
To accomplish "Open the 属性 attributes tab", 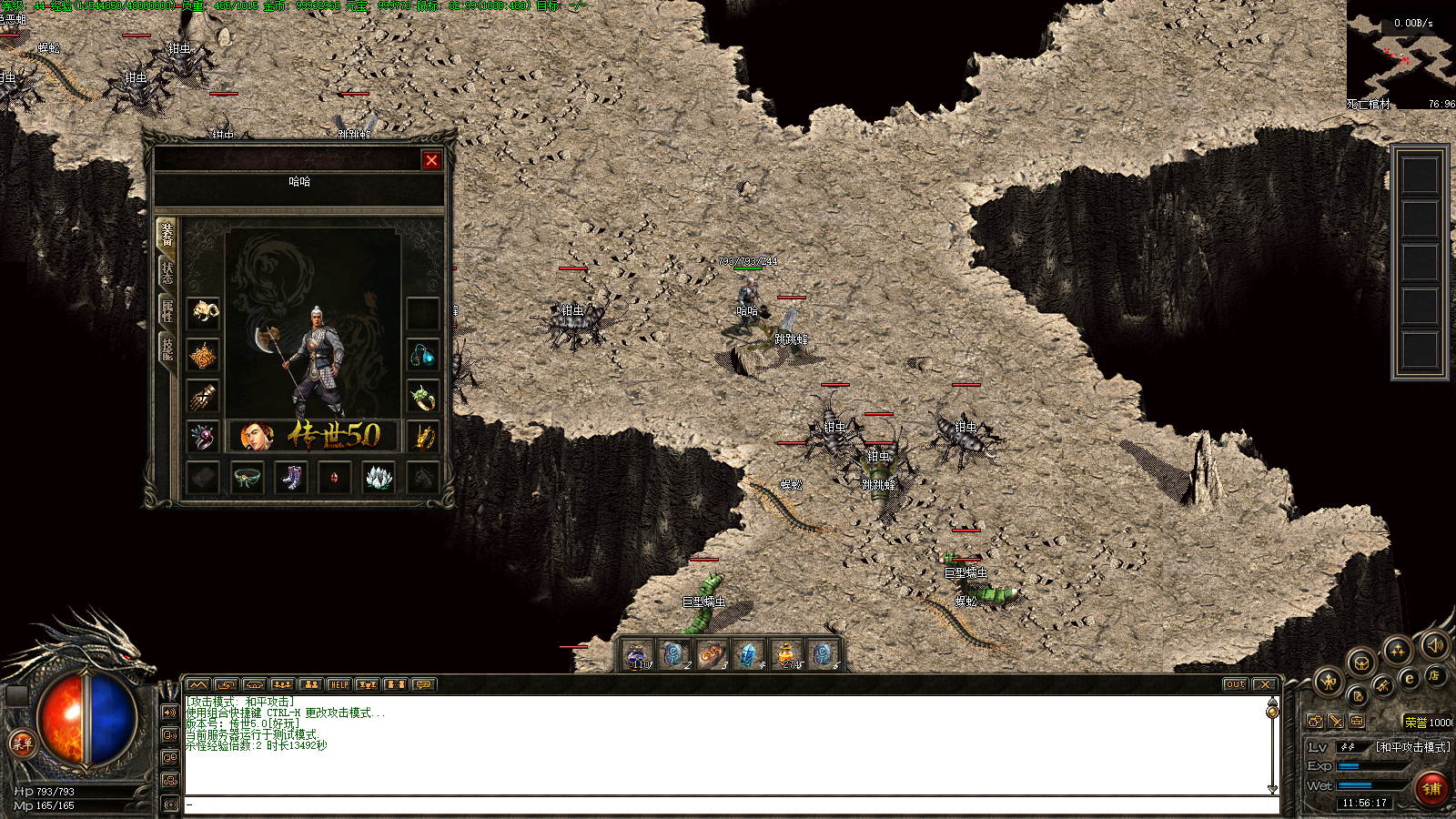I will pos(167,310).
